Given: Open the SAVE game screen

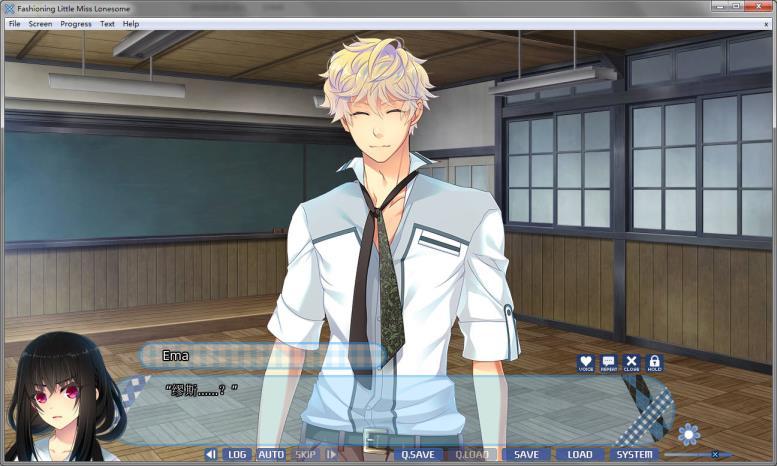Looking at the screenshot, I should click(526, 454).
